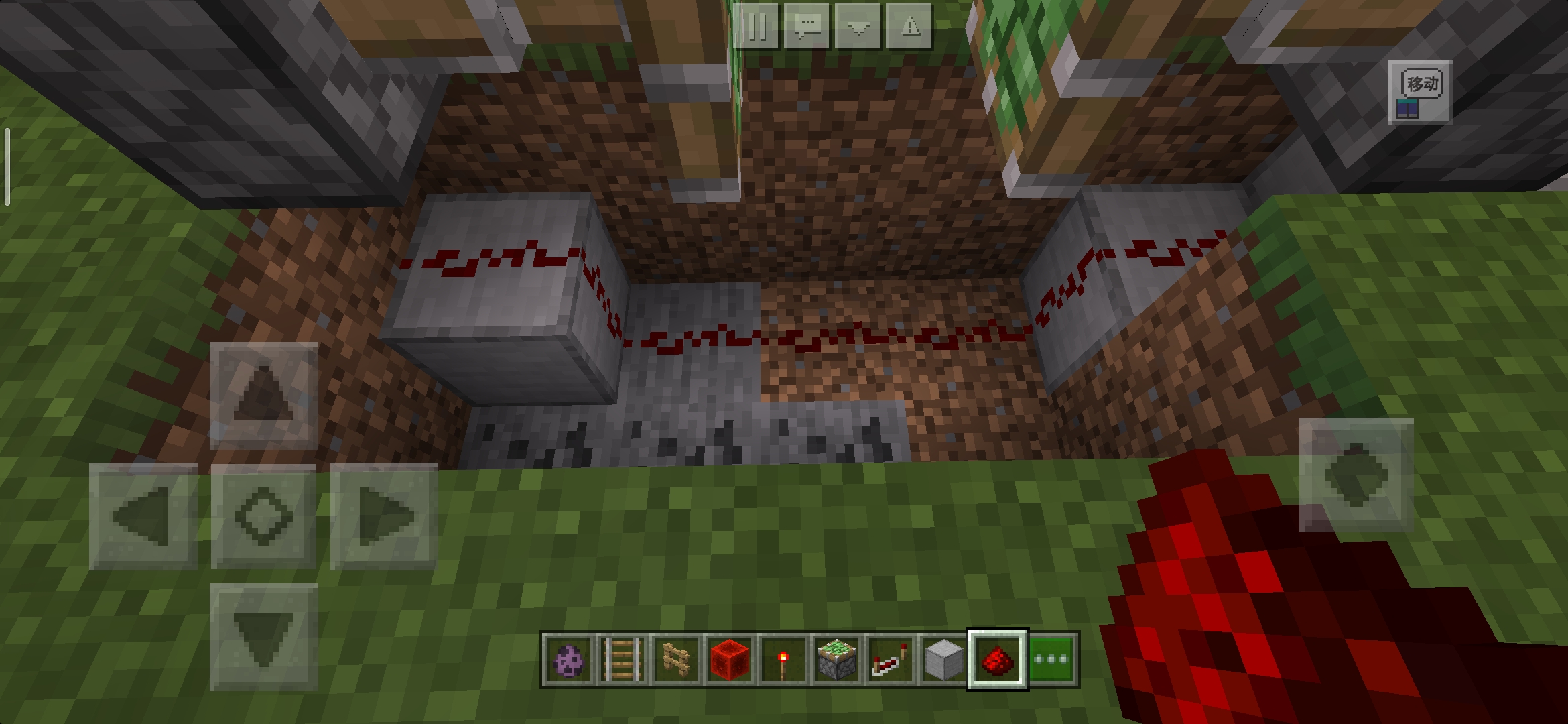
Task: Select the rail item in hotbar
Action: point(622,660)
